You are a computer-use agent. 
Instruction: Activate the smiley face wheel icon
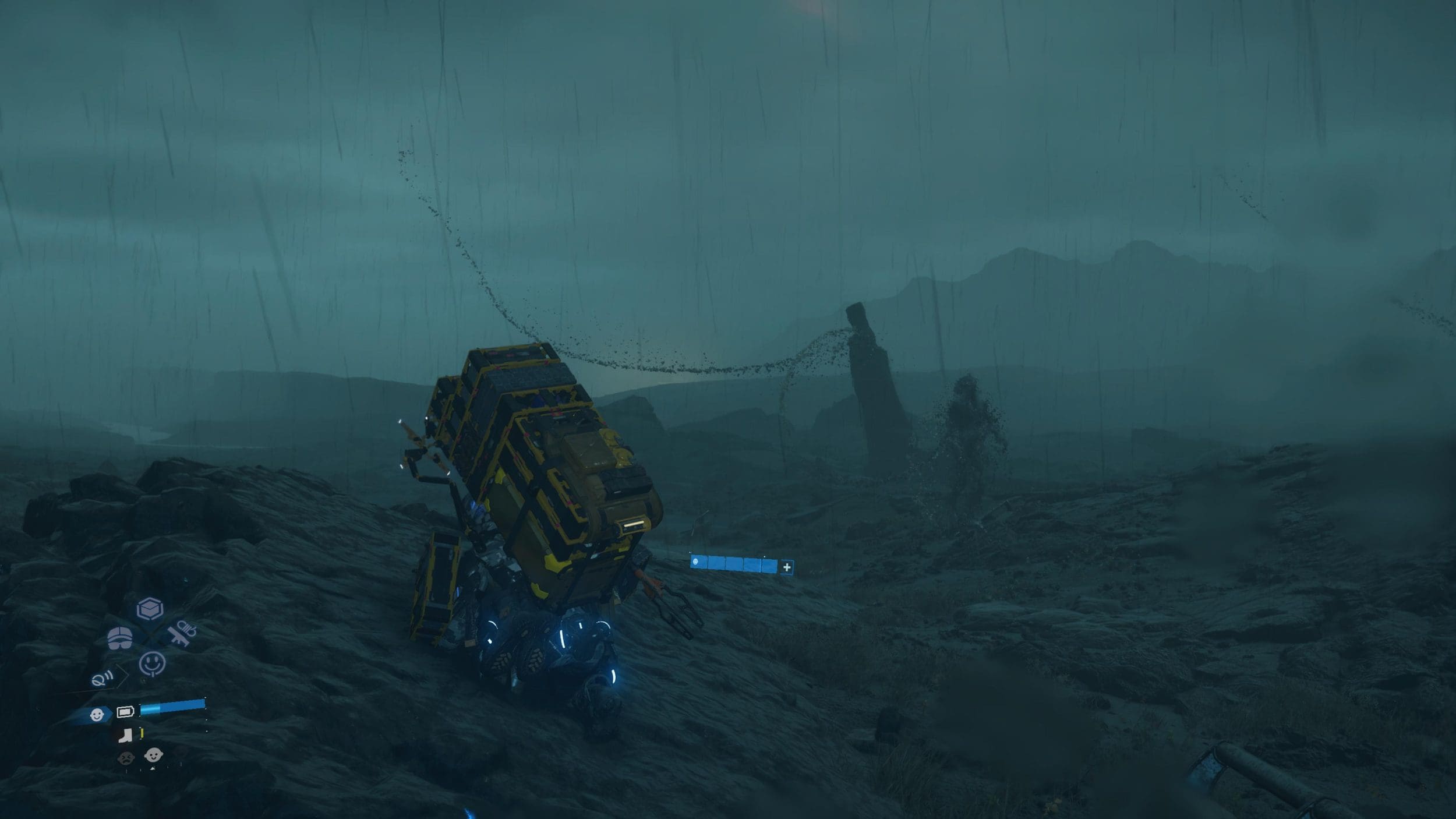pyautogui.click(x=152, y=663)
